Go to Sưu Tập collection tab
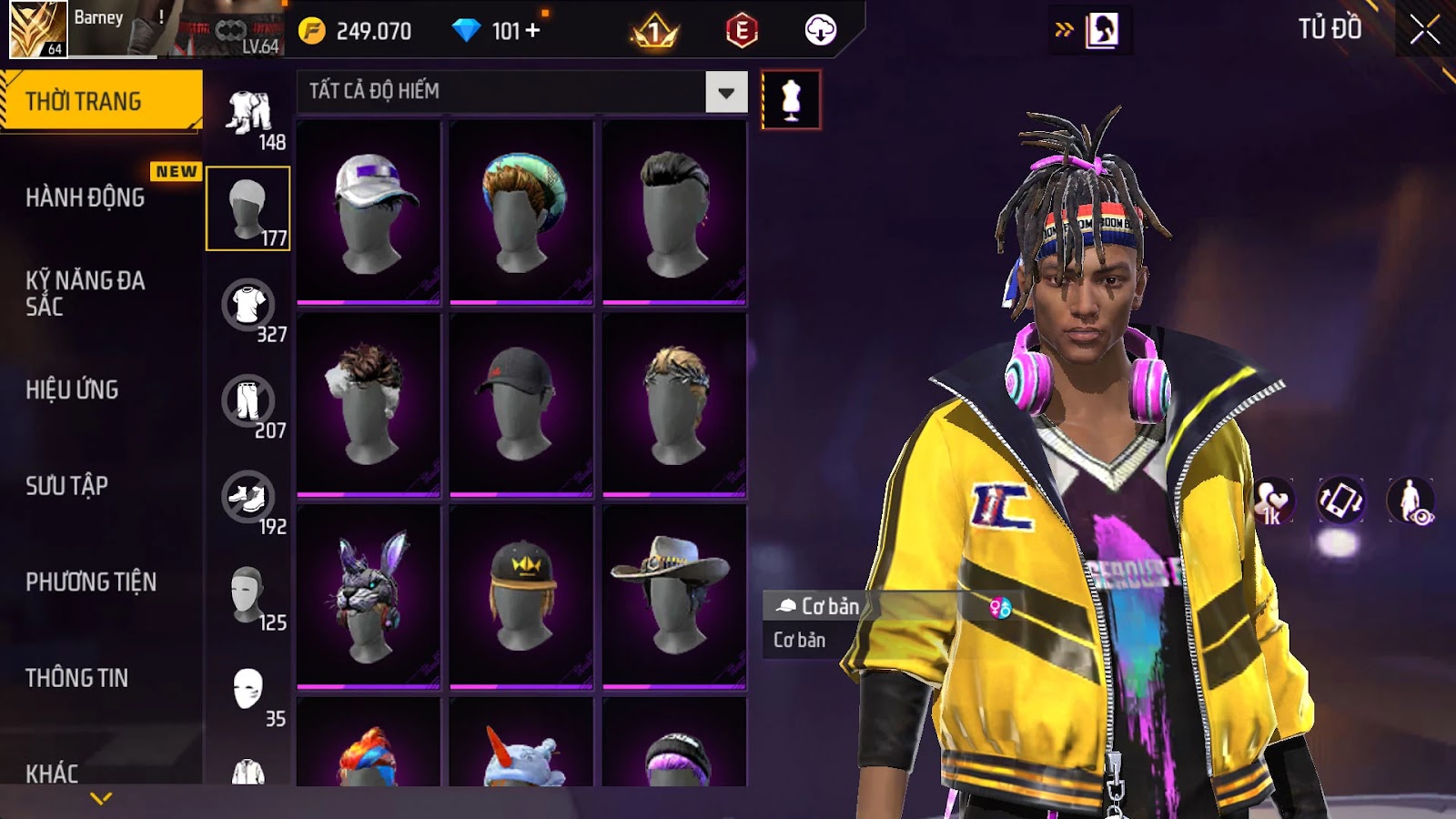This screenshot has height=819, width=1456. (x=66, y=486)
